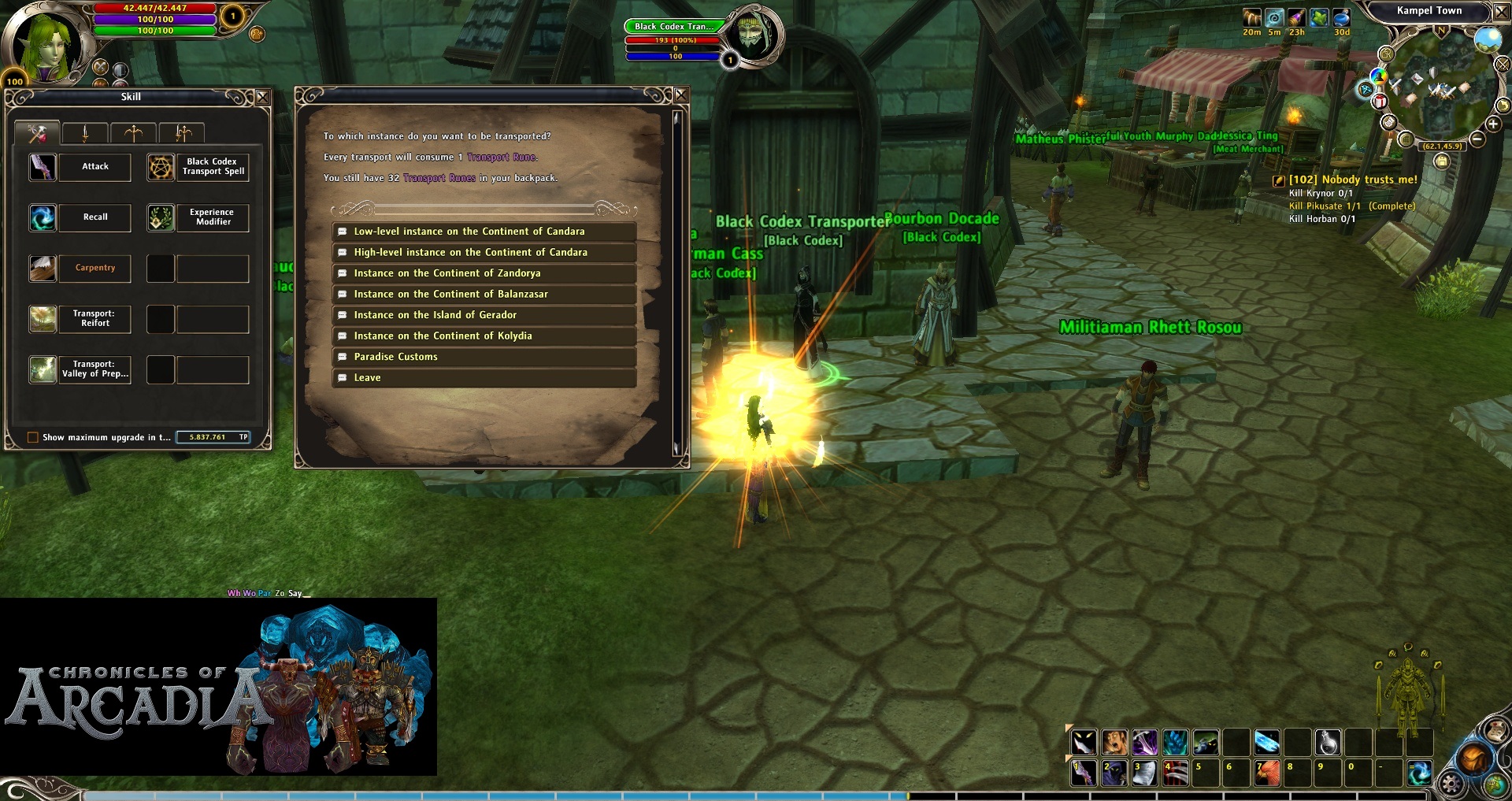
Task: Click the Attack skill icon
Action: point(43,167)
